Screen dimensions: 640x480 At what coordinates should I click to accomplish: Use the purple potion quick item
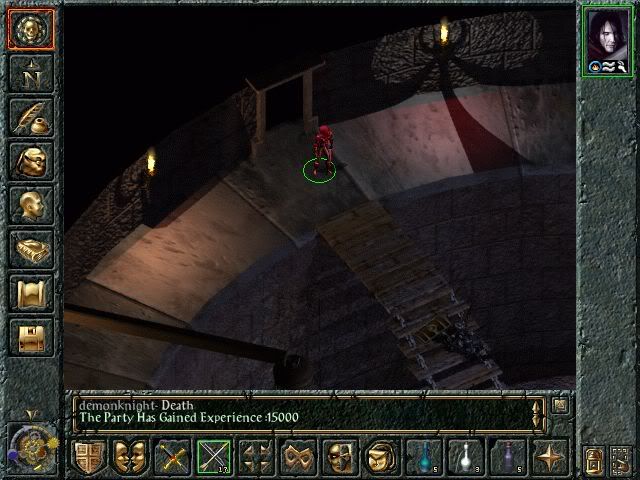pos(508,458)
